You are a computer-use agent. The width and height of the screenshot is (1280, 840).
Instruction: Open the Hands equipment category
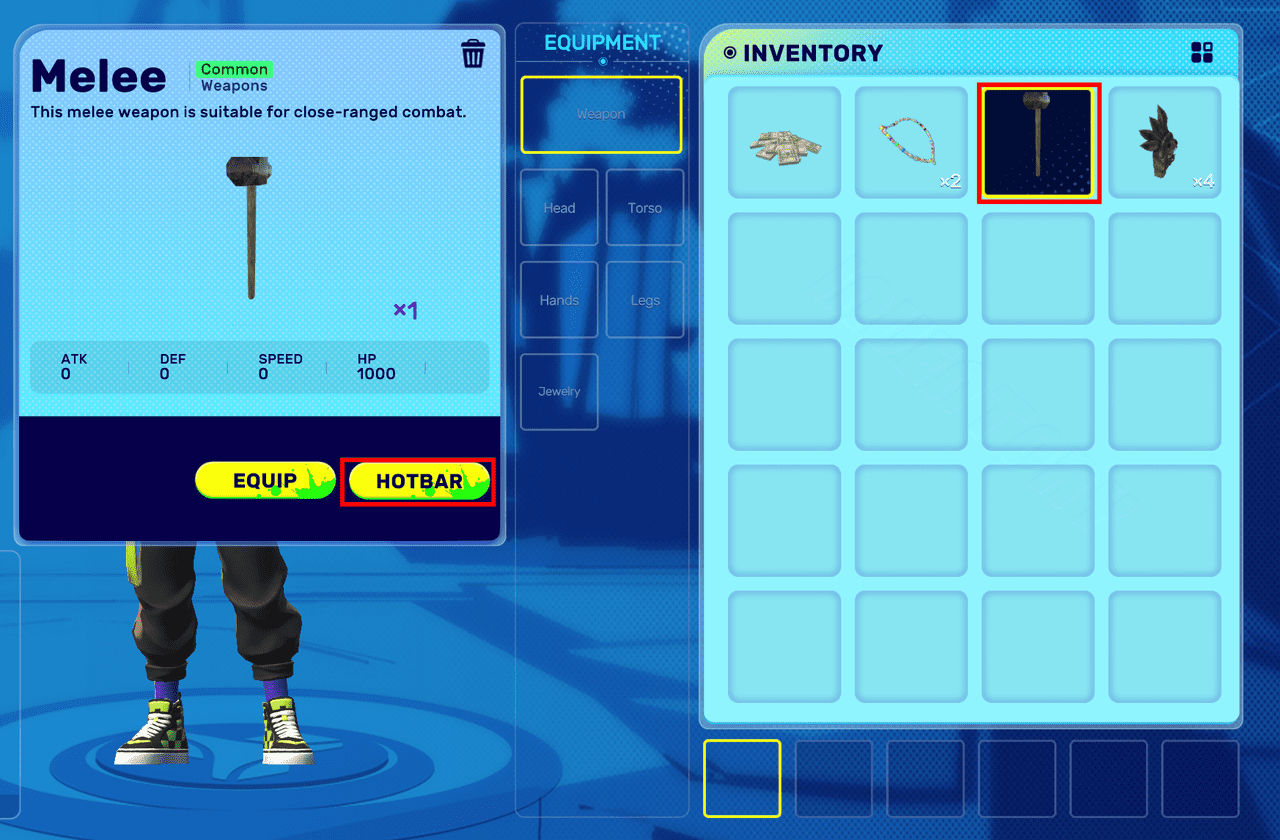point(558,299)
